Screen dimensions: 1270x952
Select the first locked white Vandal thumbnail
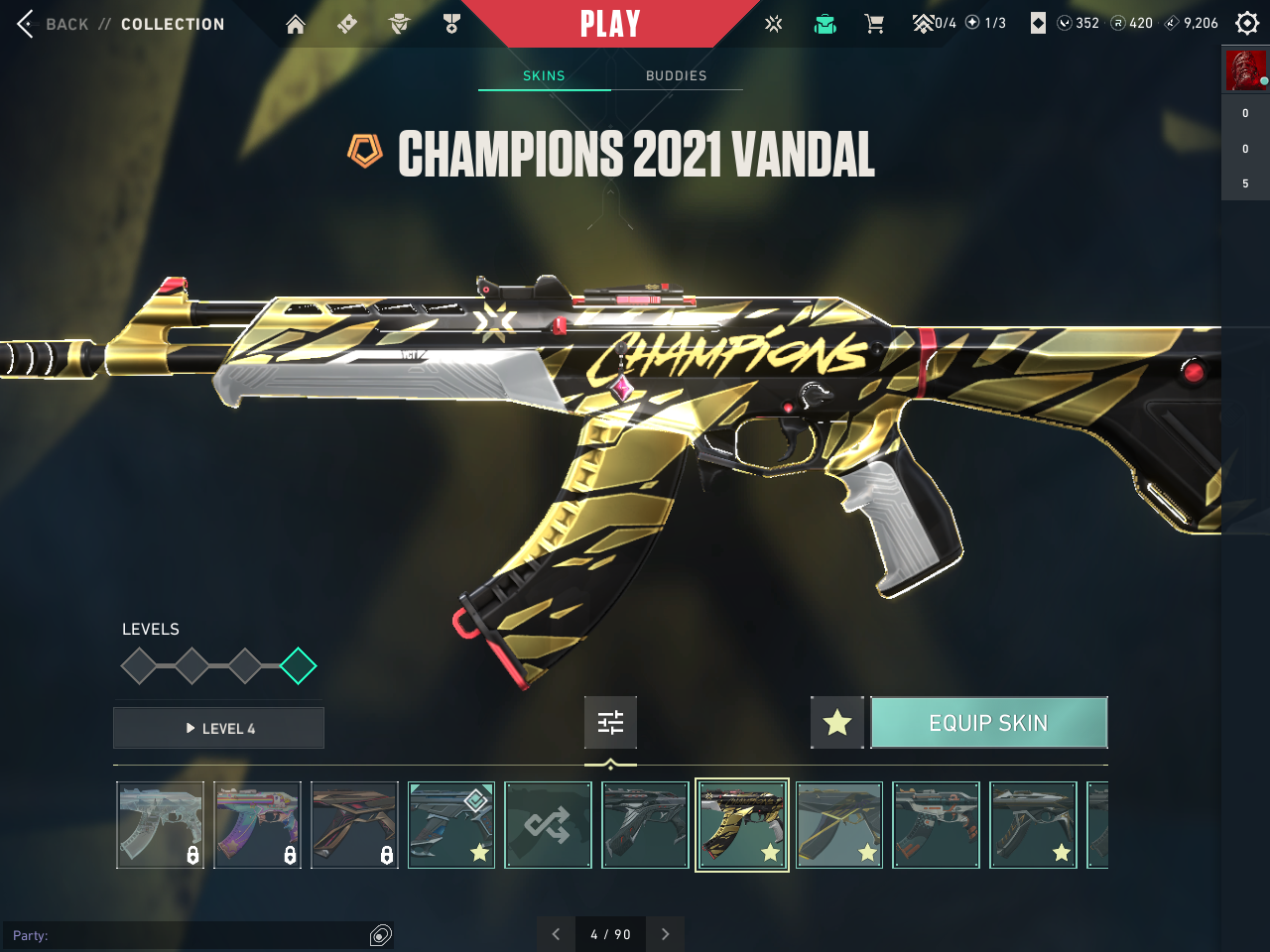tap(161, 825)
